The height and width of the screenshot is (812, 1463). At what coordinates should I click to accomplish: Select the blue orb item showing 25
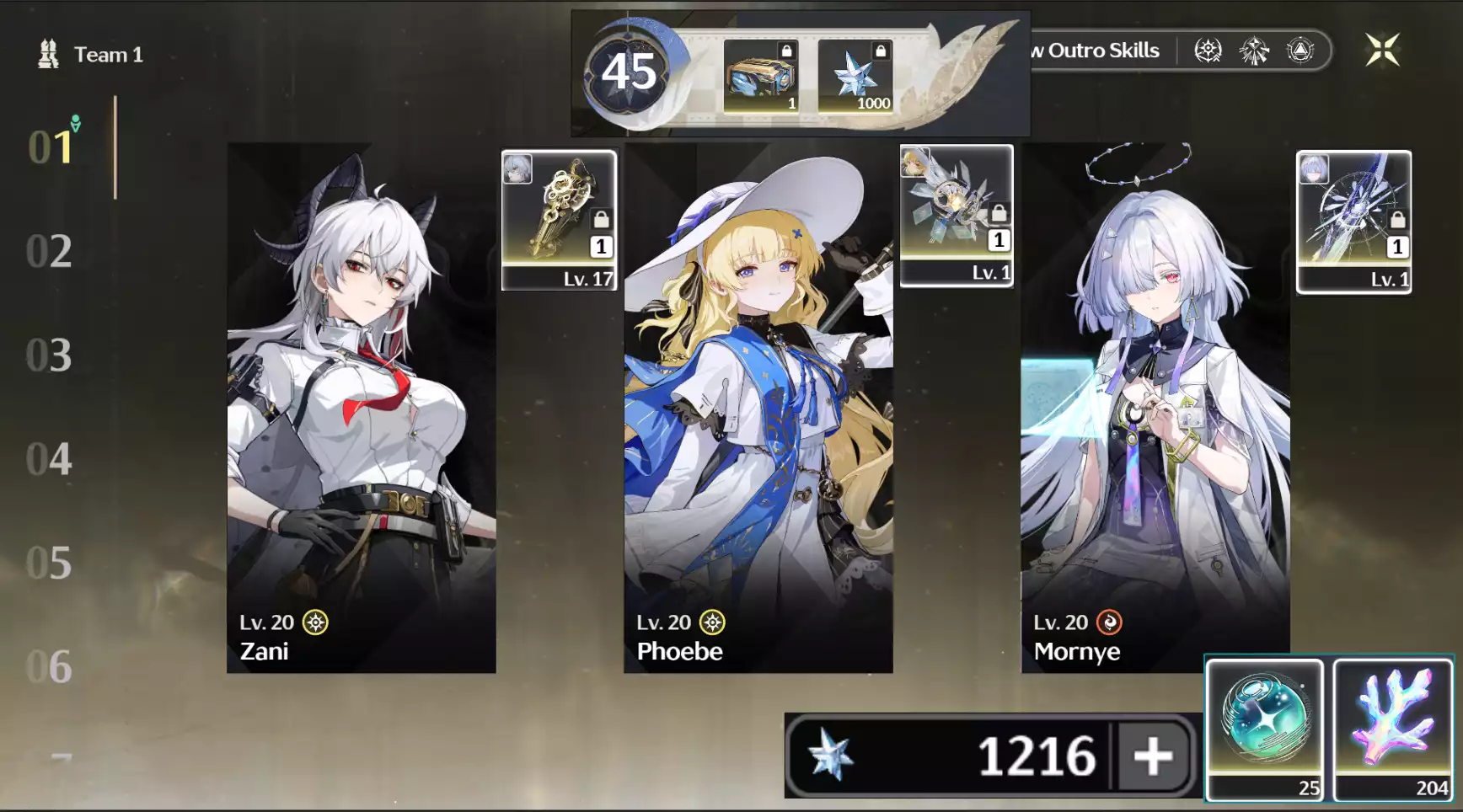click(1265, 723)
